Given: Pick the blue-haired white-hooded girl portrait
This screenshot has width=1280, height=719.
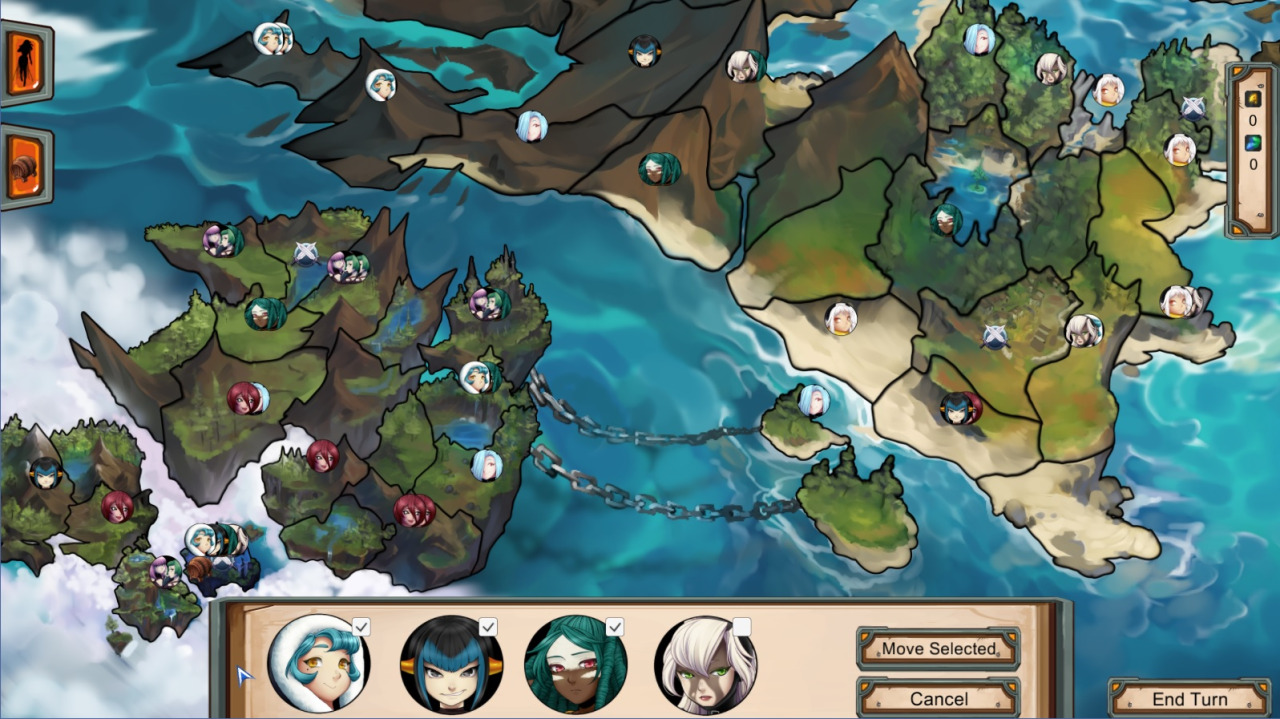Looking at the screenshot, I should (319, 665).
